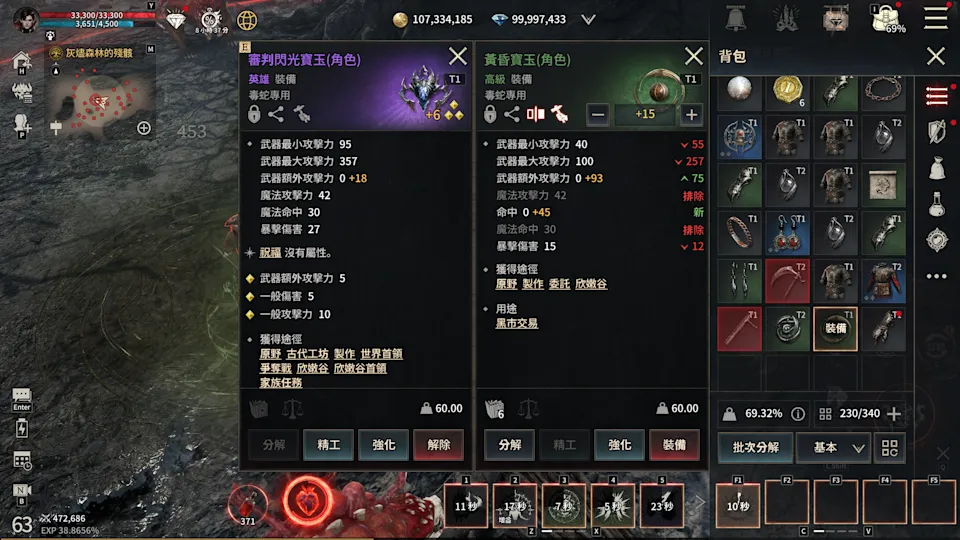Click 解除 to unequip the 審判閃光寶玉
960x540 pixels.
pyautogui.click(x=439, y=445)
